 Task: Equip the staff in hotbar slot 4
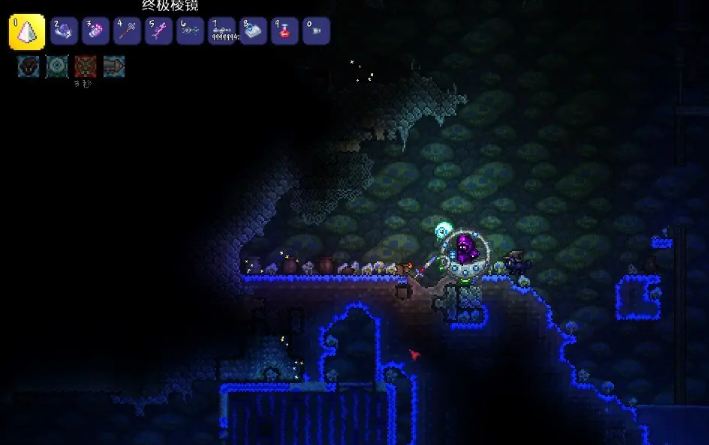click(x=127, y=31)
